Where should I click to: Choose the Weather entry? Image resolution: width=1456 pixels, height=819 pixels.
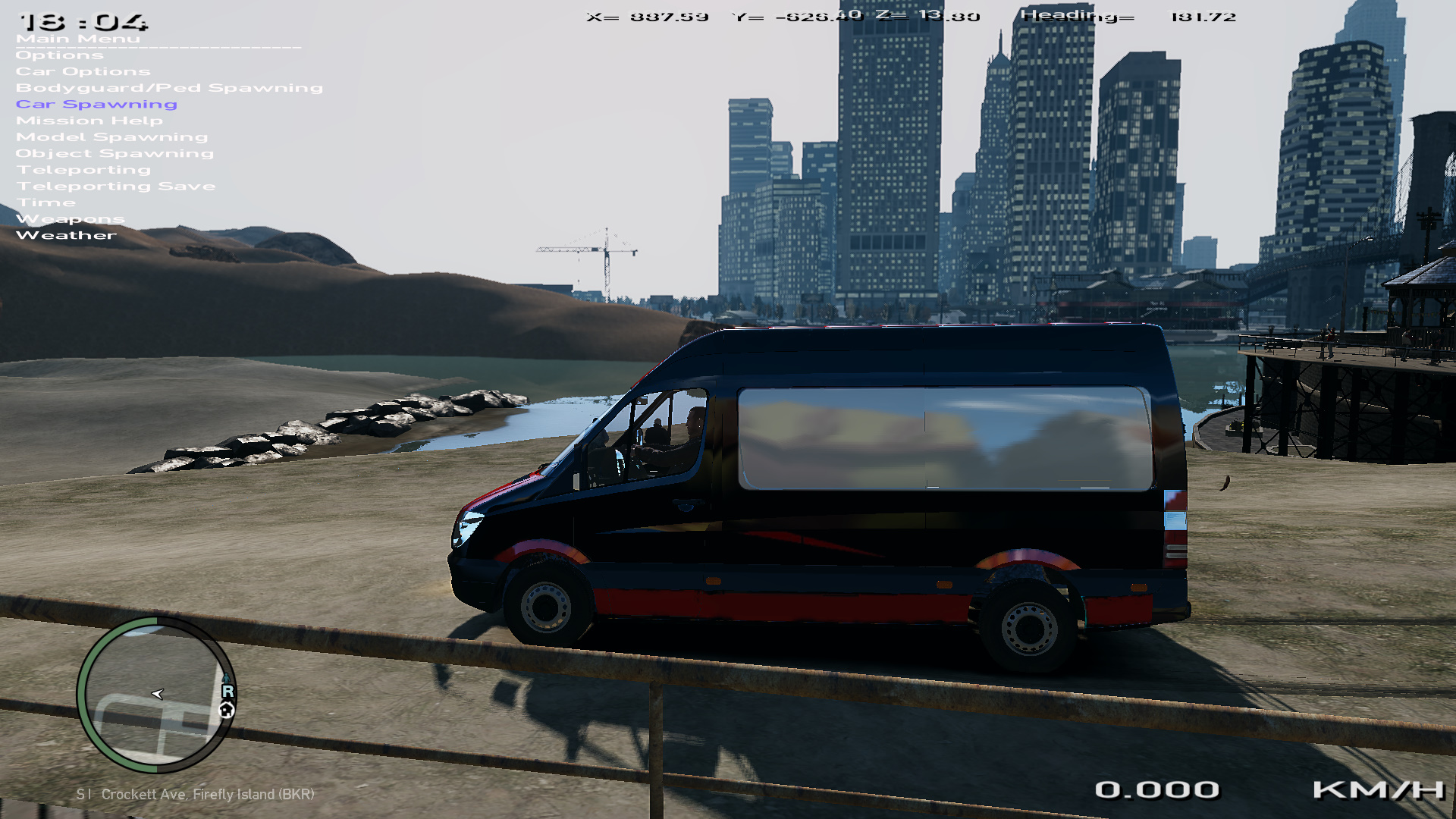point(67,236)
